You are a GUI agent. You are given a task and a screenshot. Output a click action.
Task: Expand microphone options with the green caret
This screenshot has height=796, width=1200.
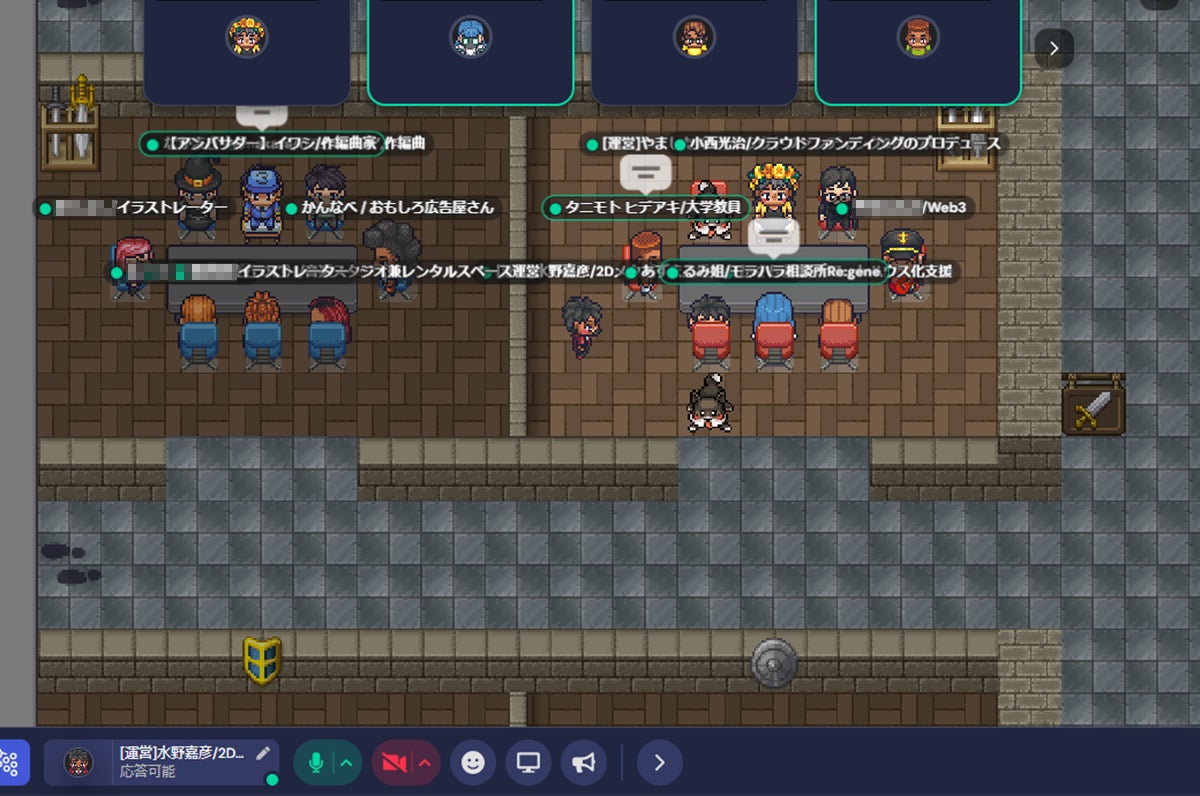(346, 763)
